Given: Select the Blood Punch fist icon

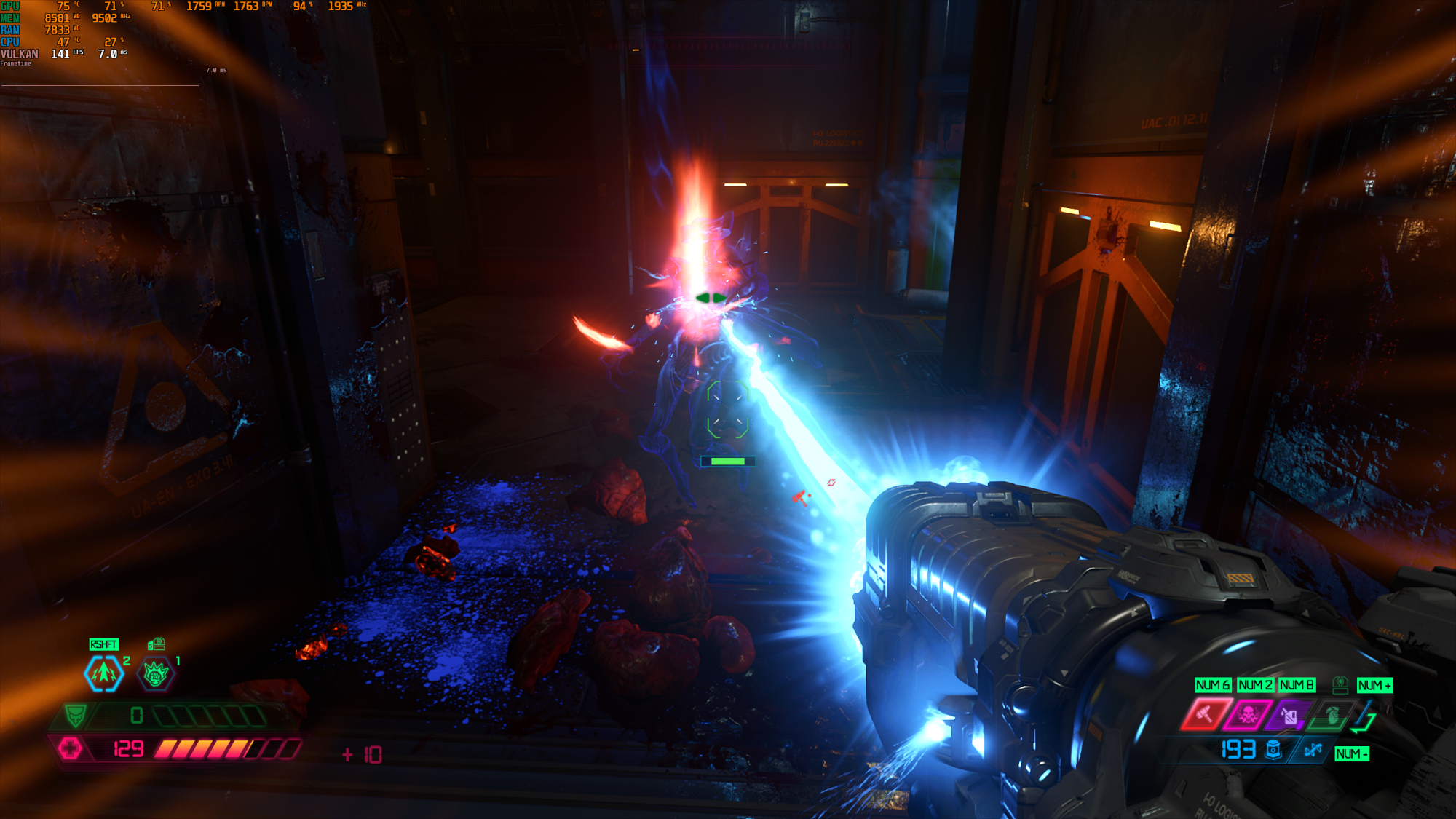Looking at the screenshot, I should (156, 675).
